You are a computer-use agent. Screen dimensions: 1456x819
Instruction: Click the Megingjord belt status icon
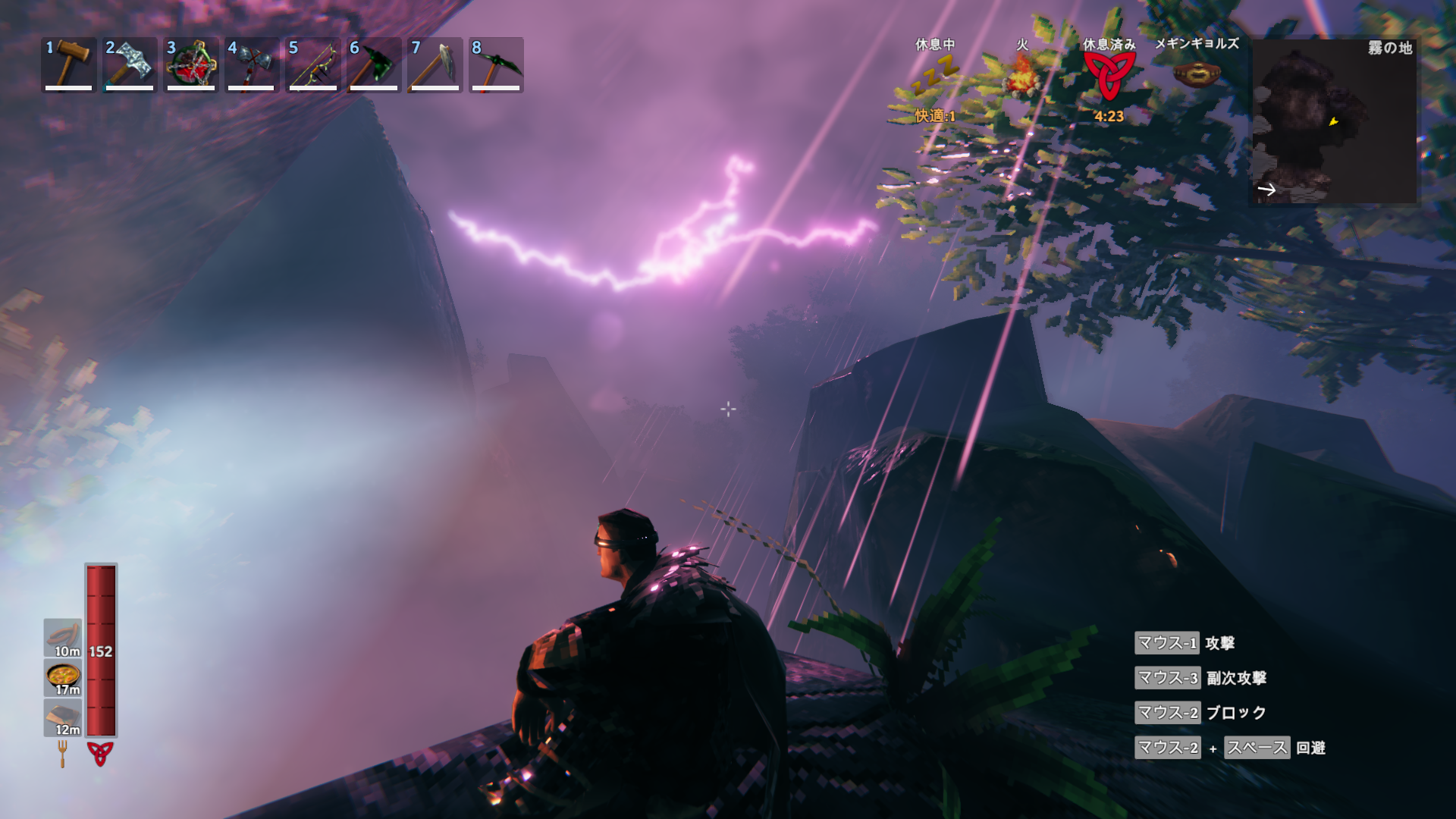pos(1197,74)
